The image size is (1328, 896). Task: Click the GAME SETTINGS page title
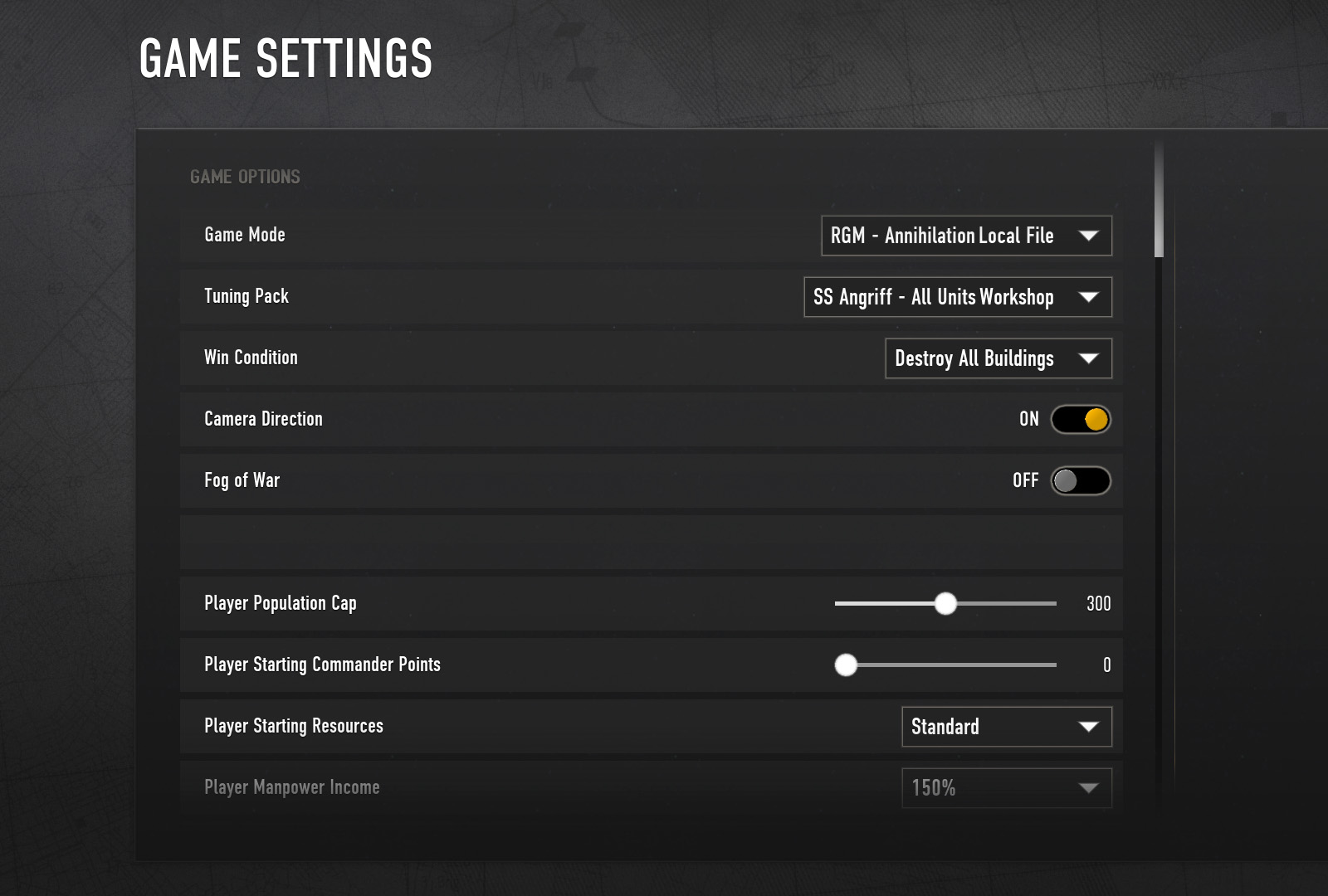286,57
